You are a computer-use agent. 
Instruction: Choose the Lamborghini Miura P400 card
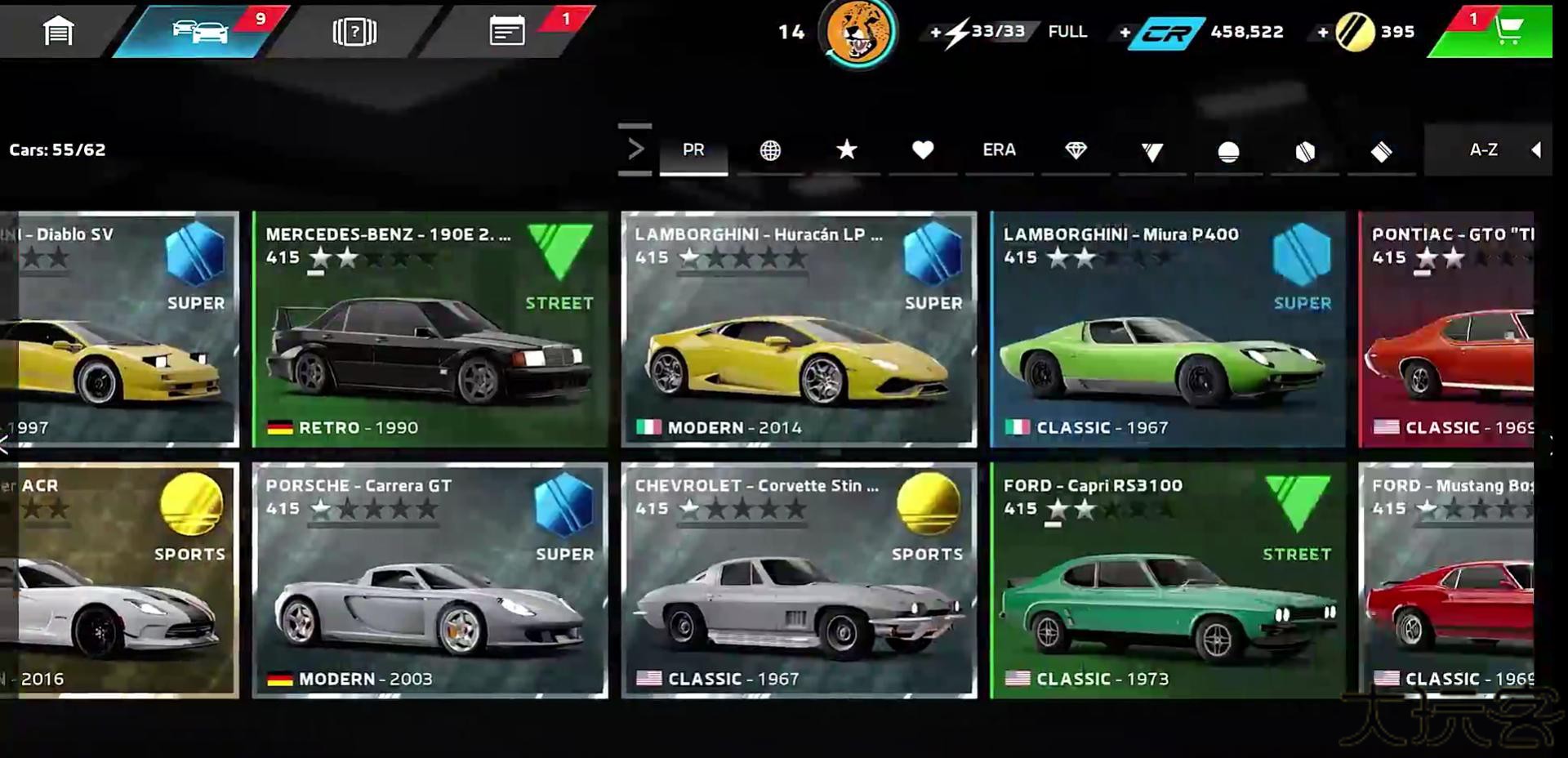point(1167,329)
